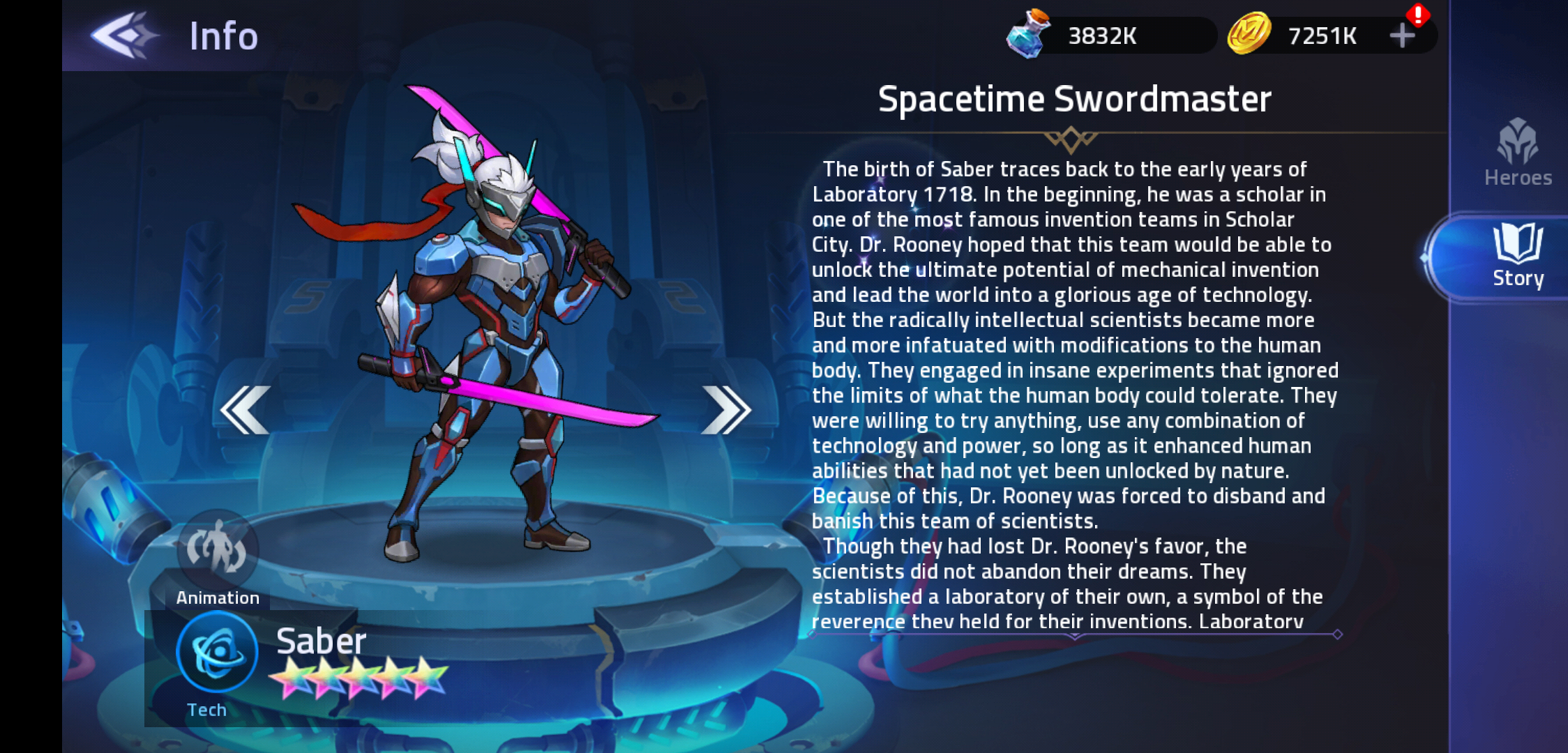The width and height of the screenshot is (1568, 753).
Task: Show the previous hero with left chevron
Action: [245, 410]
